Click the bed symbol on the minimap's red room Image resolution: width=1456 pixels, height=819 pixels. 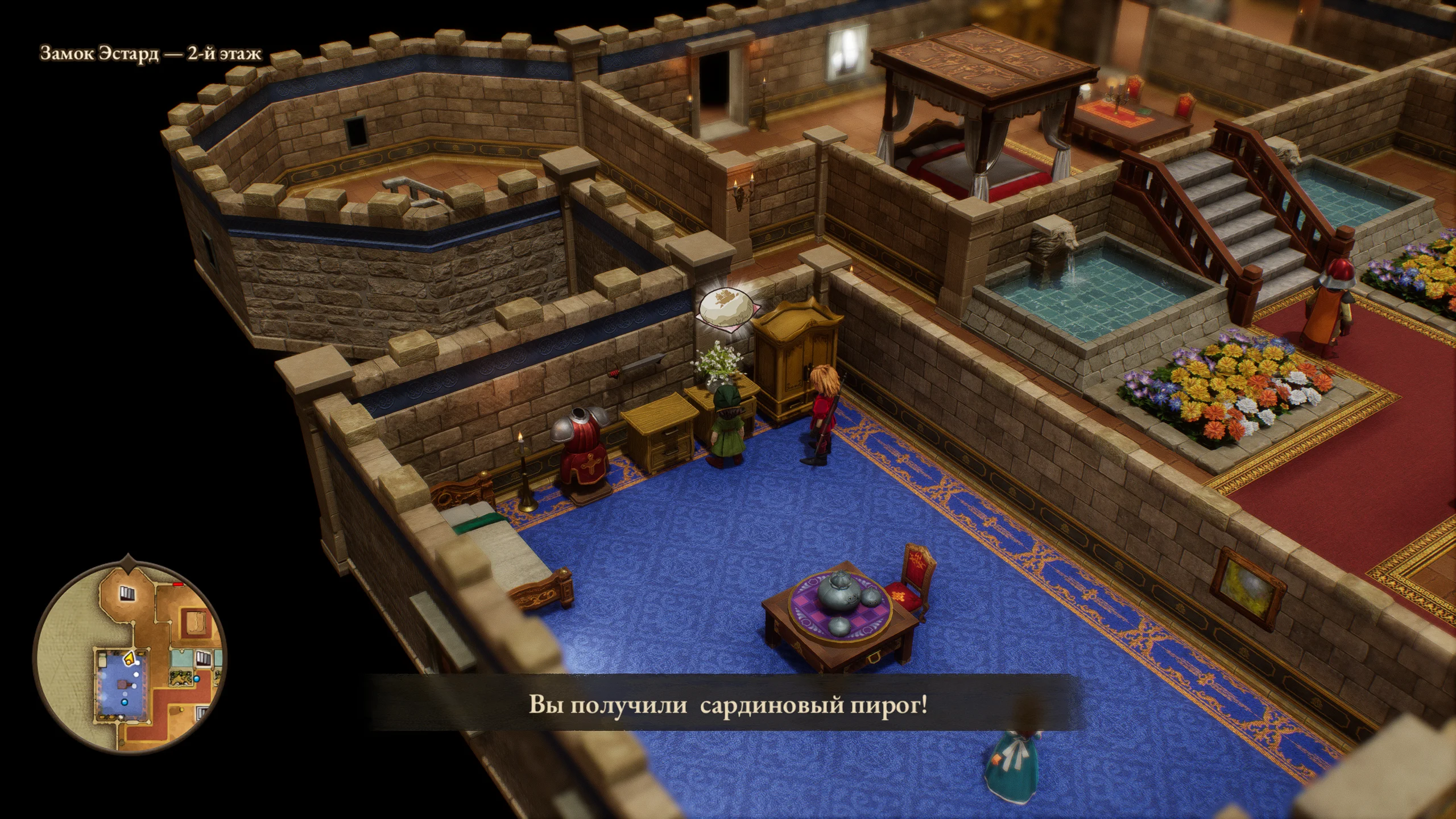196,623
